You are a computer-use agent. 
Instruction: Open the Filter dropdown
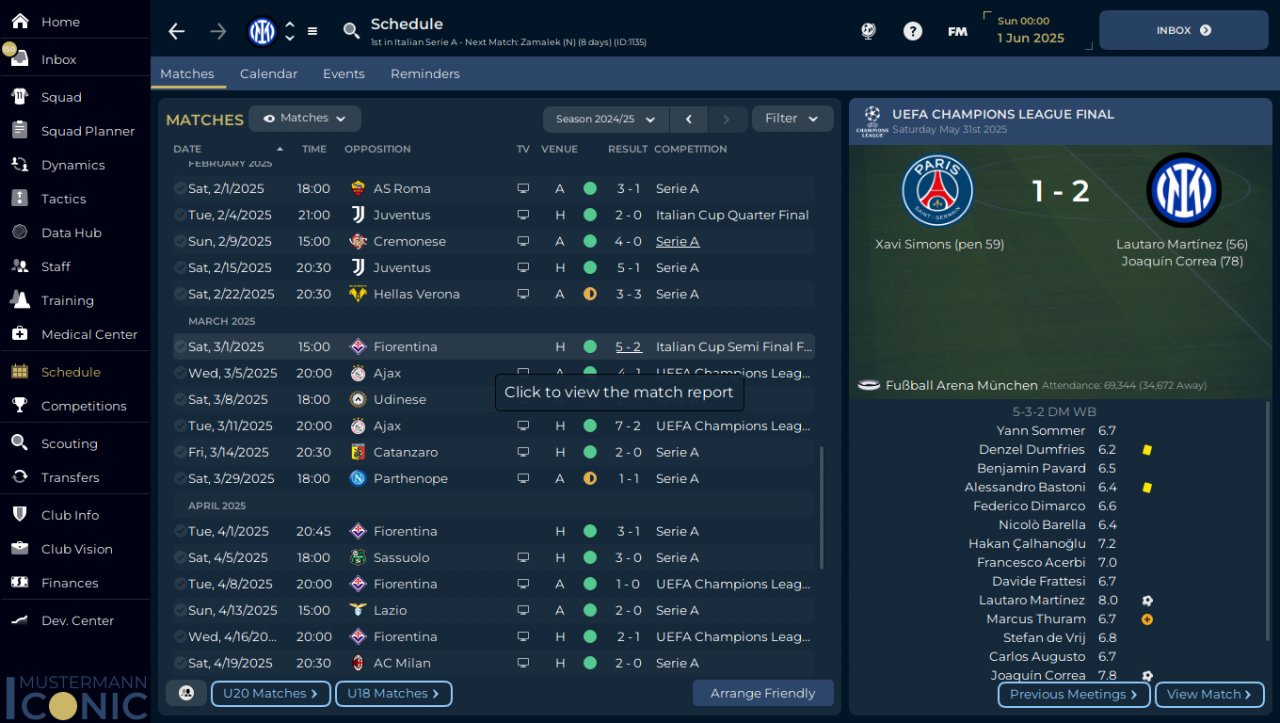(x=792, y=119)
